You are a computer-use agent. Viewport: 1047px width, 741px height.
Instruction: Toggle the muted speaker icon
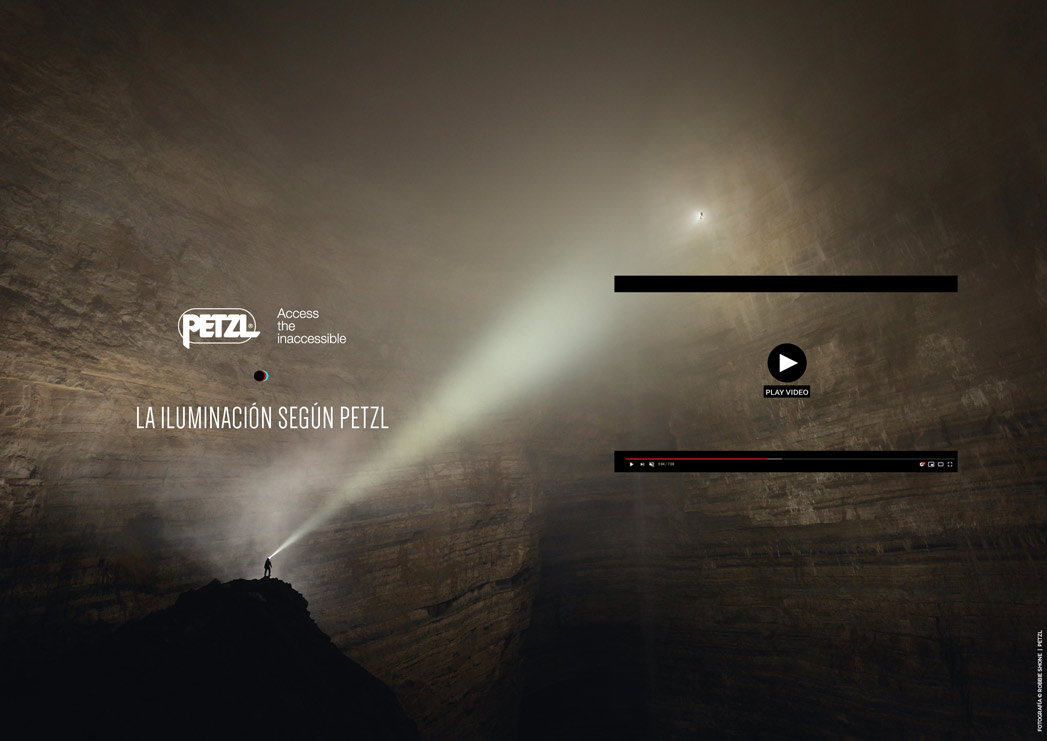pyautogui.click(x=652, y=464)
